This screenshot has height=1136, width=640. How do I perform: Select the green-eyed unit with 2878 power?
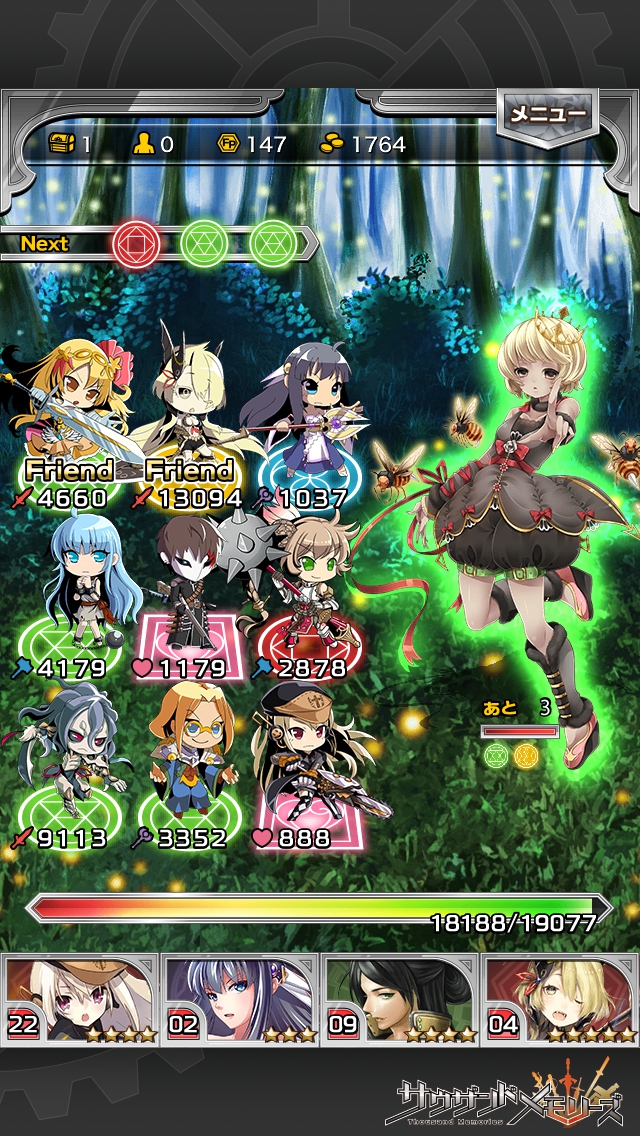click(x=305, y=590)
